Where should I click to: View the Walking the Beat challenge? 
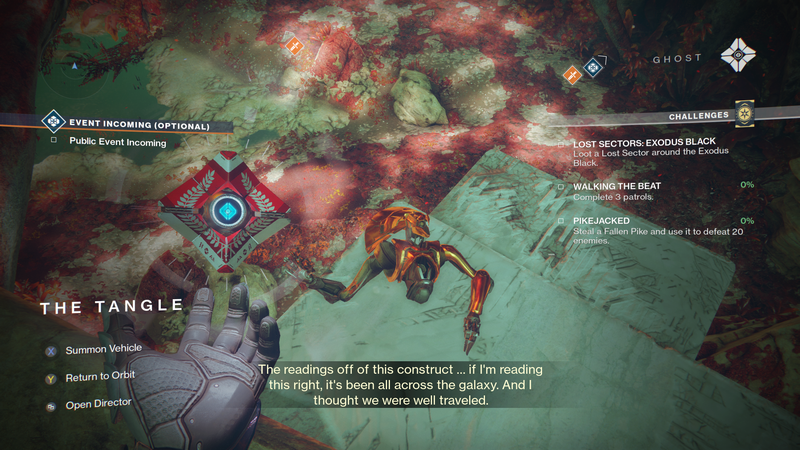point(616,186)
